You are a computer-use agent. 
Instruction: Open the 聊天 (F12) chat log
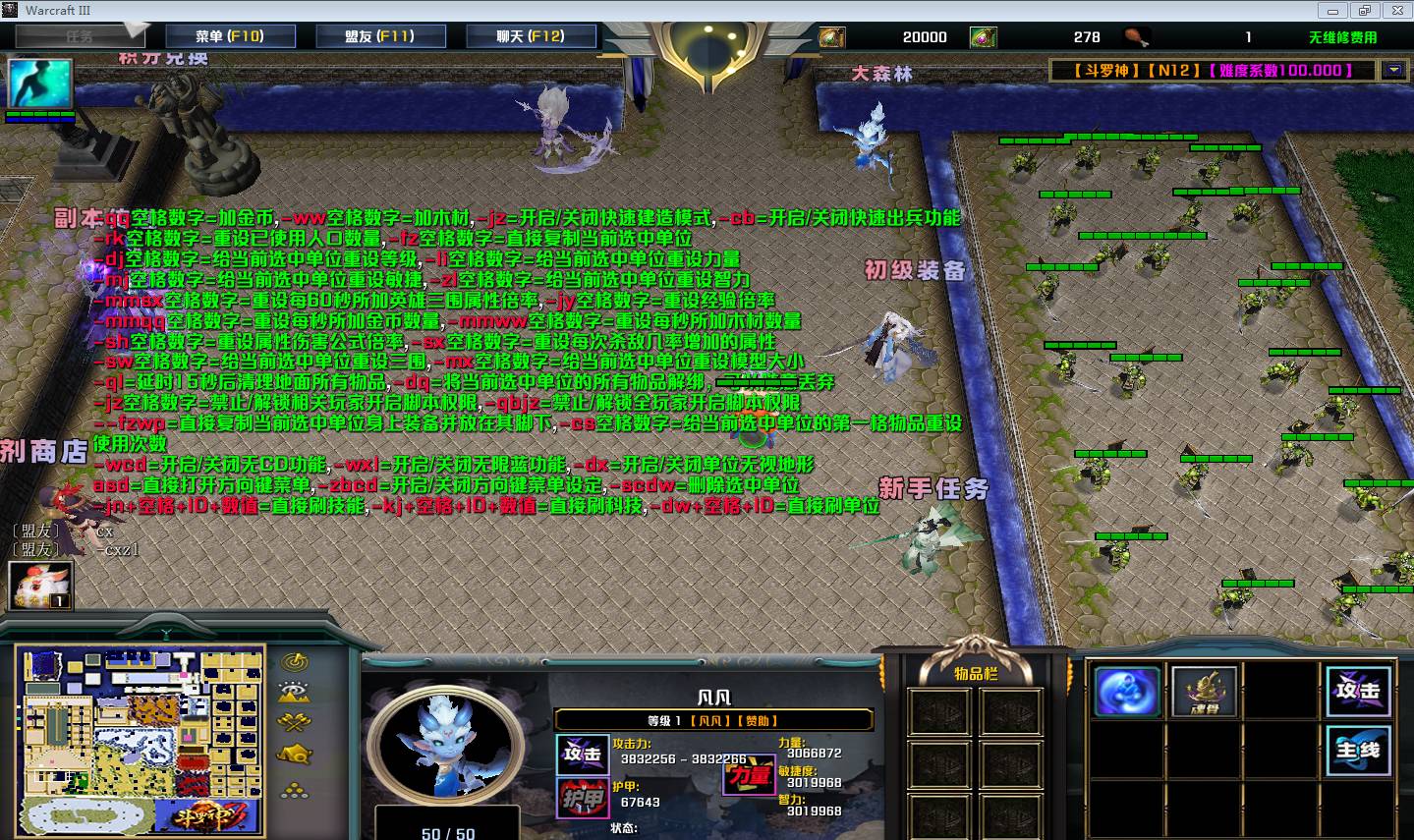coord(531,36)
